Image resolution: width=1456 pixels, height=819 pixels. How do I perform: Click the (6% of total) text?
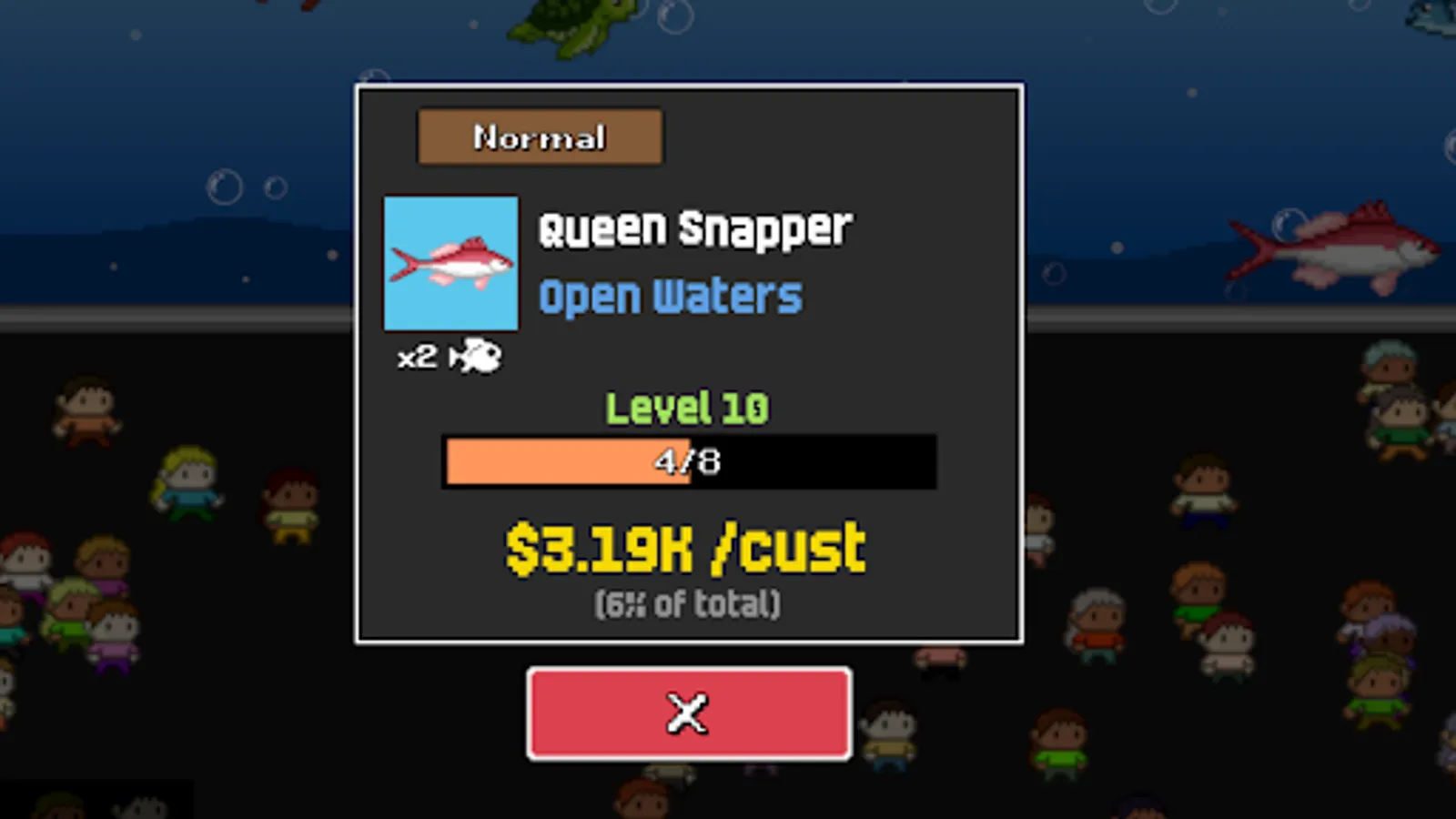pos(688,602)
